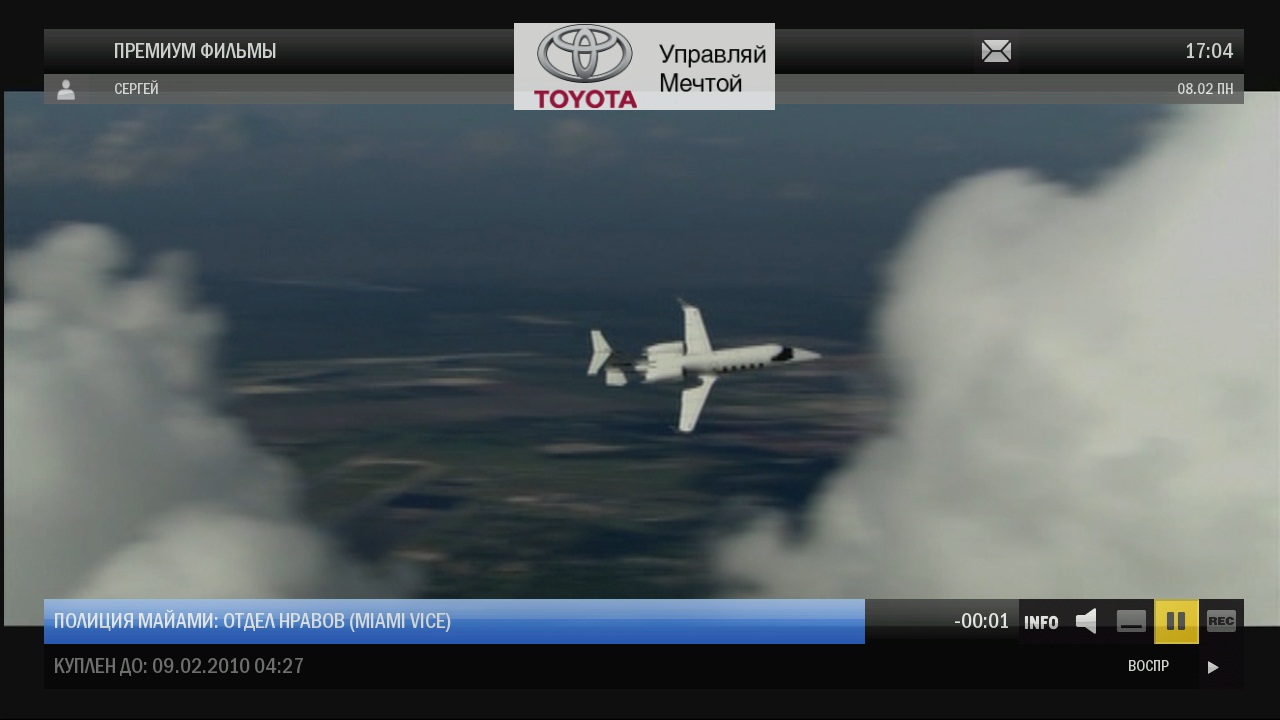
Task: Select the Miami Vice title strip
Action: (253, 621)
